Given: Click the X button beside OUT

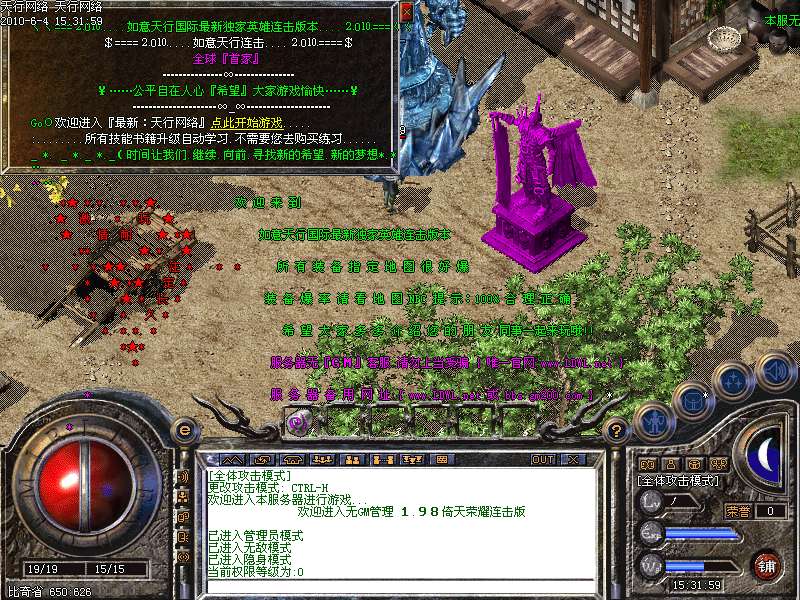Looking at the screenshot, I should click(573, 460).
